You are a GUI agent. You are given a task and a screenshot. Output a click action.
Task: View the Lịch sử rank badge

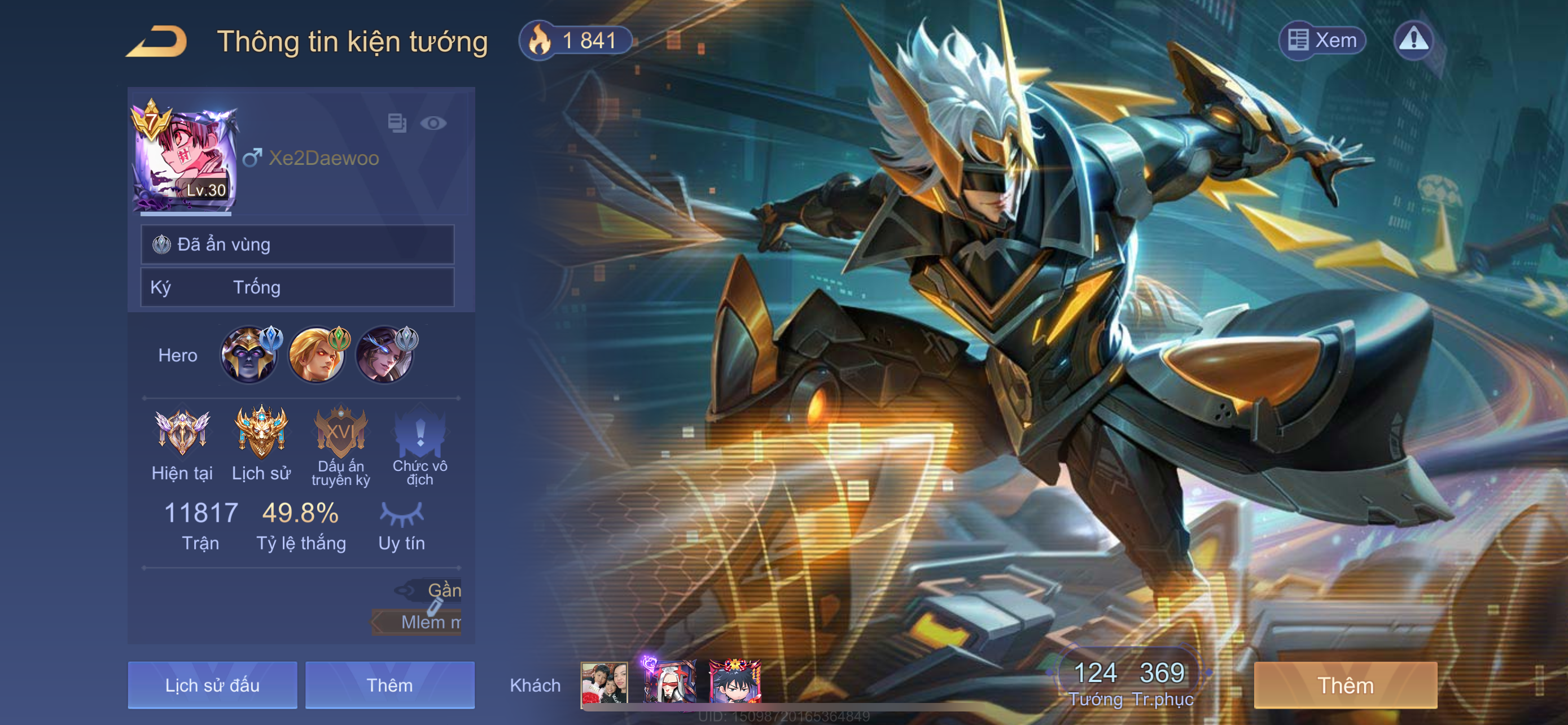[261, 432]
